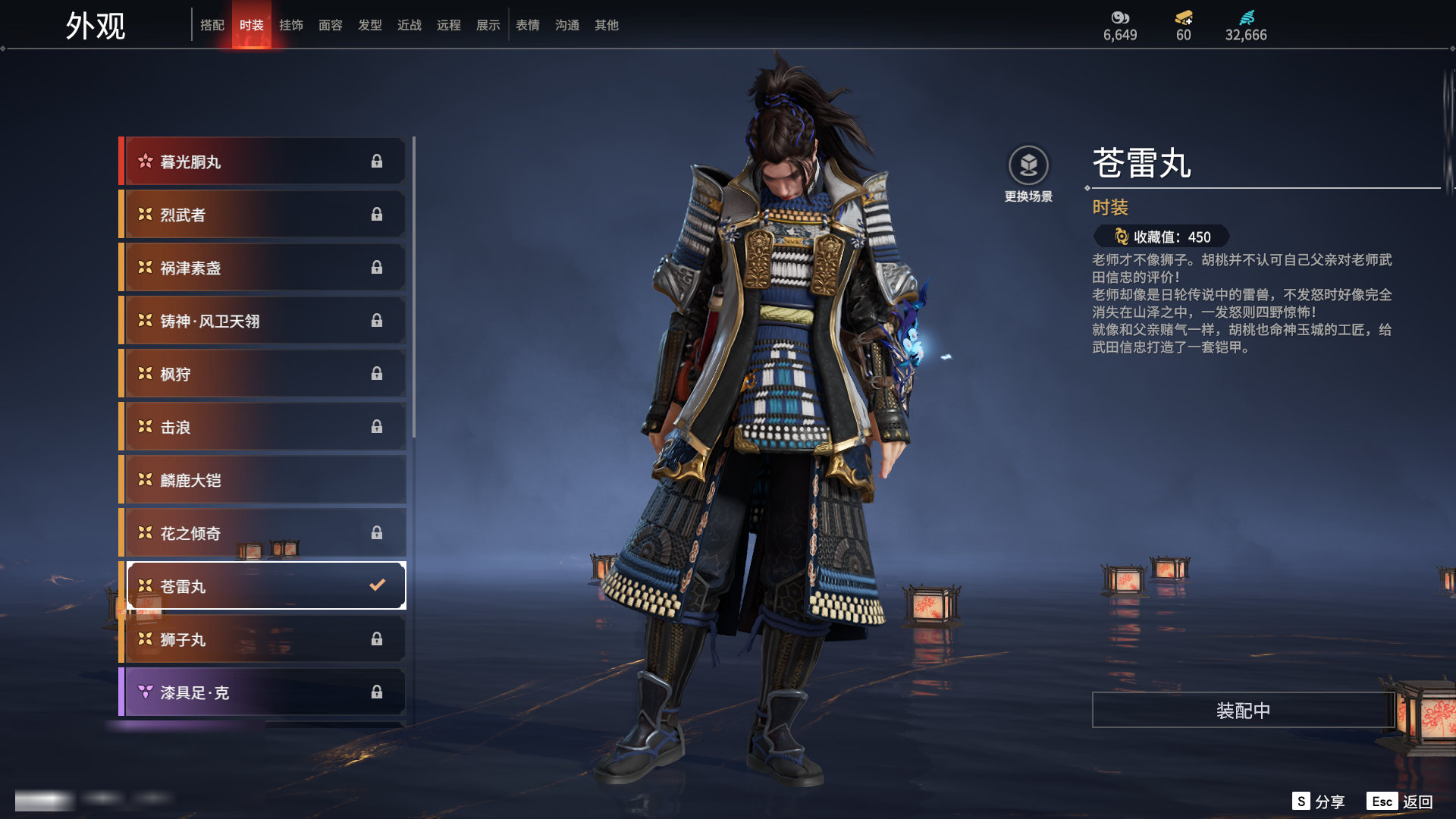Select the 暮光胴丸 outfit
The height and width of the screenshot is (819, 1456).
[x=262, y=162]
